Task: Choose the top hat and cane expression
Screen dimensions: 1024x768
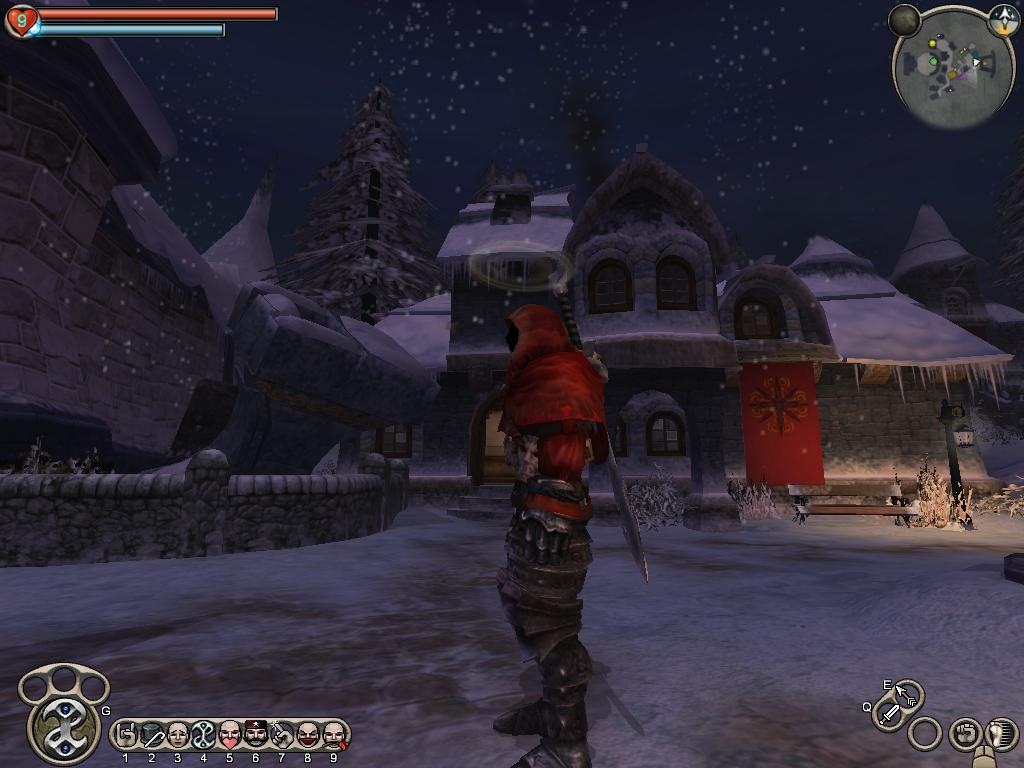Action: point(152,735)
